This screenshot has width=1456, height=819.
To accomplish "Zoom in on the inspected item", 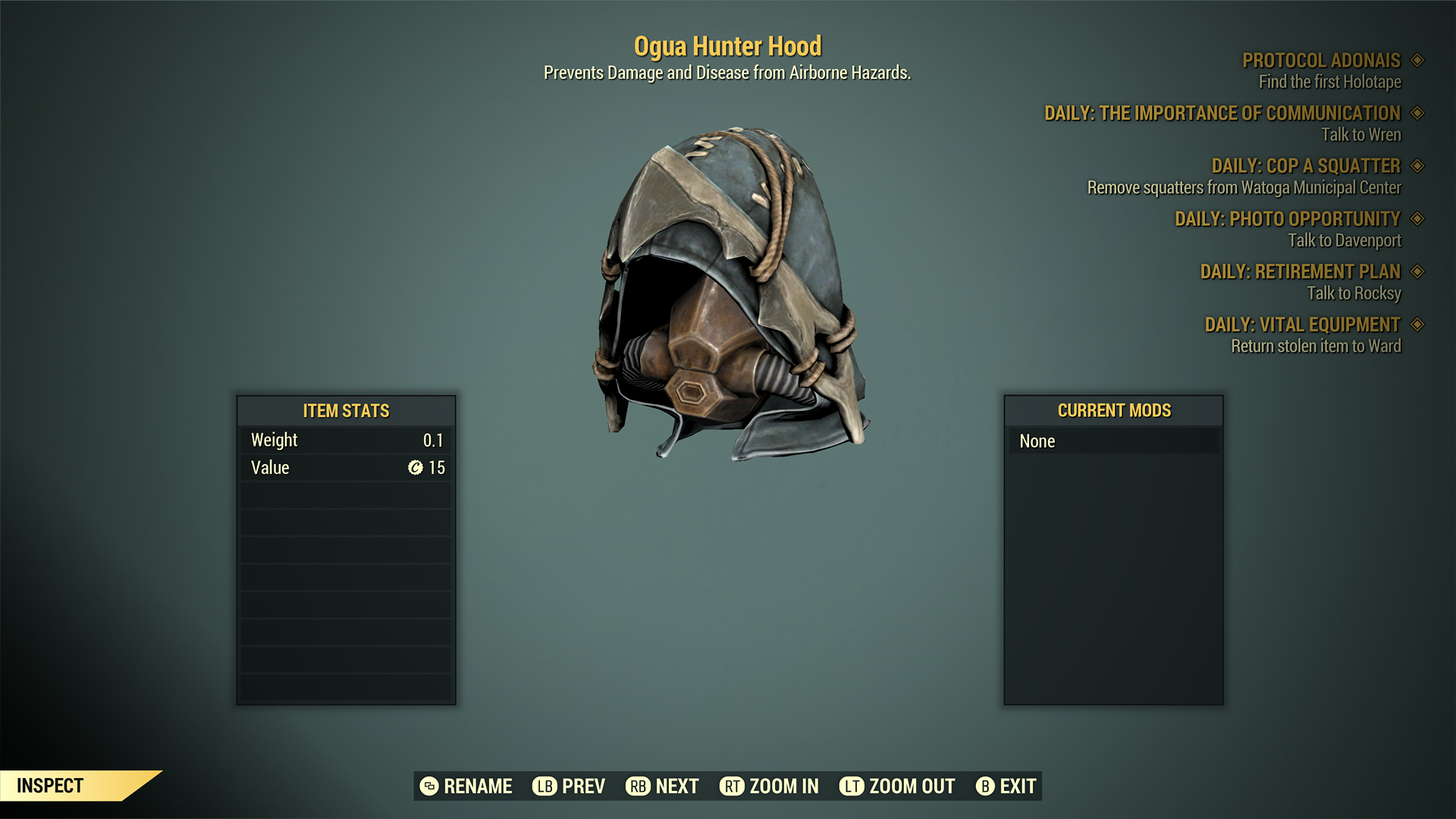I will tap(769, 786).
